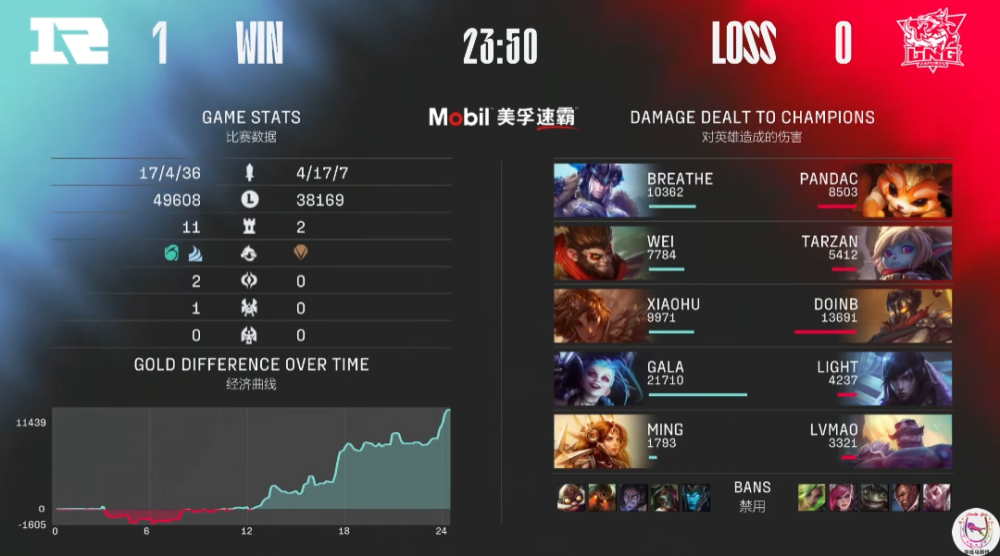Click Doinb's champion portrait
1000x556 pixels.
906,316
